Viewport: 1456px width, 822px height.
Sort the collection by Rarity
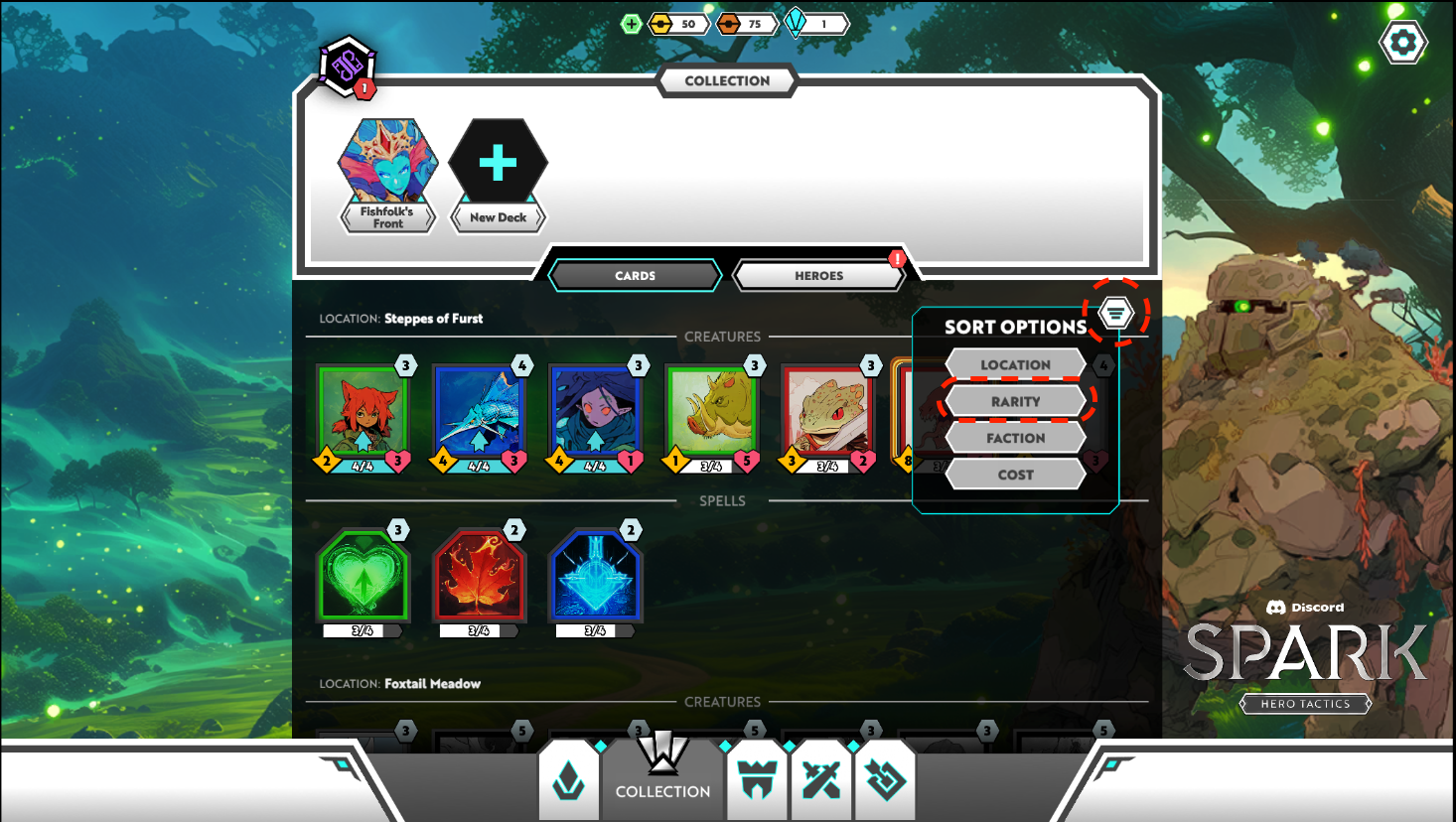1015,401
